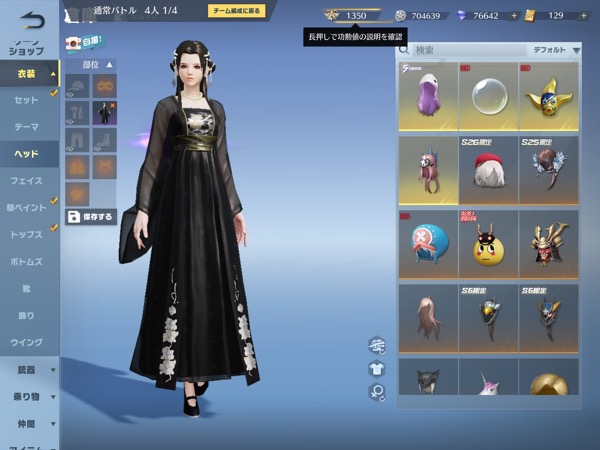Switch to the テーマ category
600x450 pixels.
(x=28, y=127)
